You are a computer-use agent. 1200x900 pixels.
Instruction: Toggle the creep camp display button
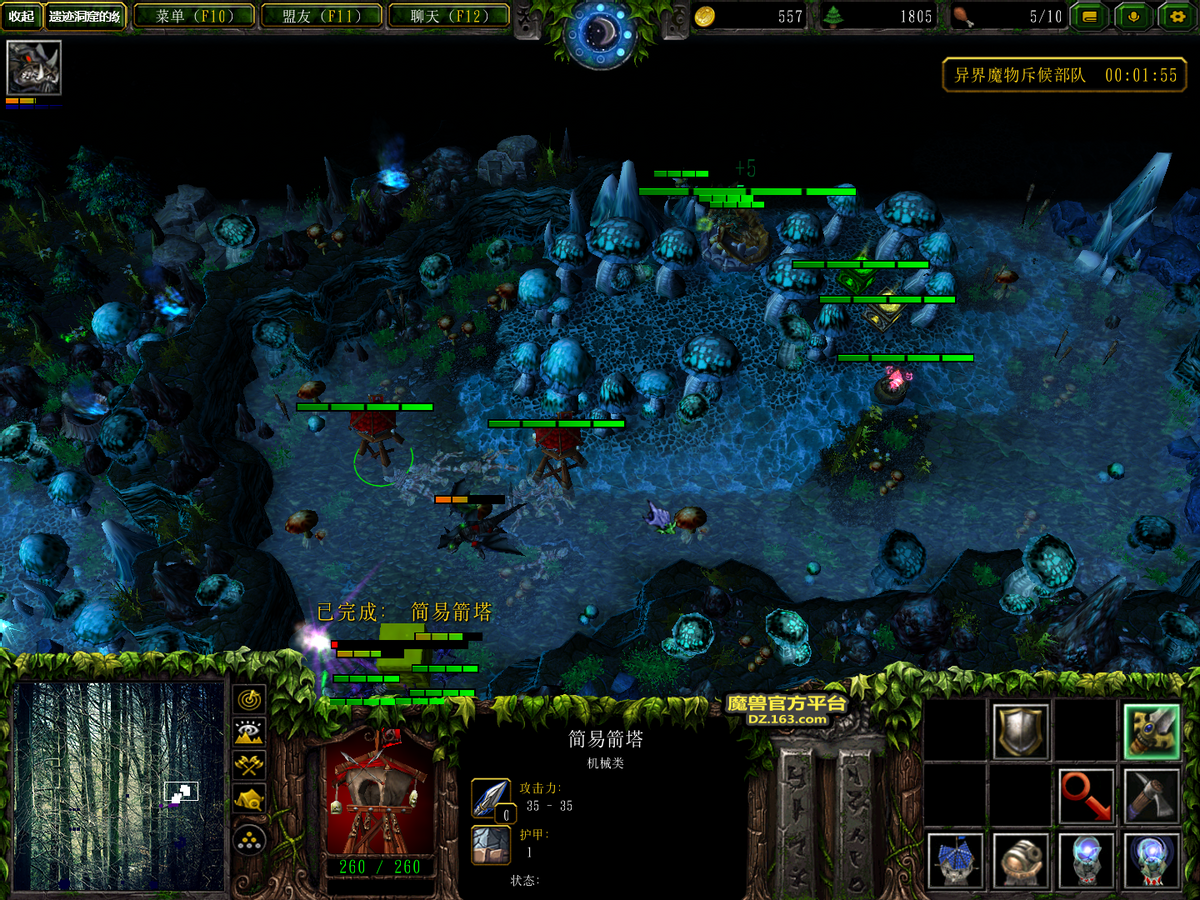(x=249, y=799)
